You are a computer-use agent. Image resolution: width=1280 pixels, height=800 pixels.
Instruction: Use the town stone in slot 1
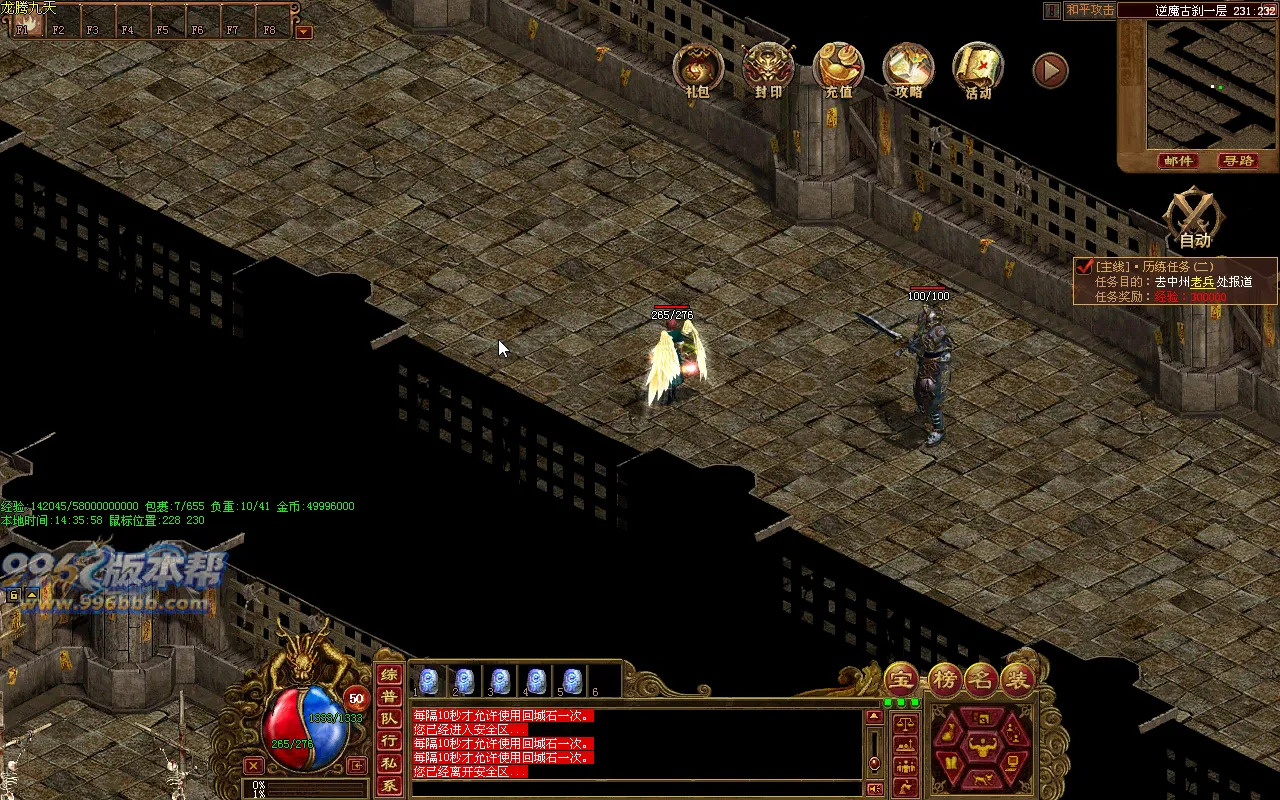tap(428, 681)
